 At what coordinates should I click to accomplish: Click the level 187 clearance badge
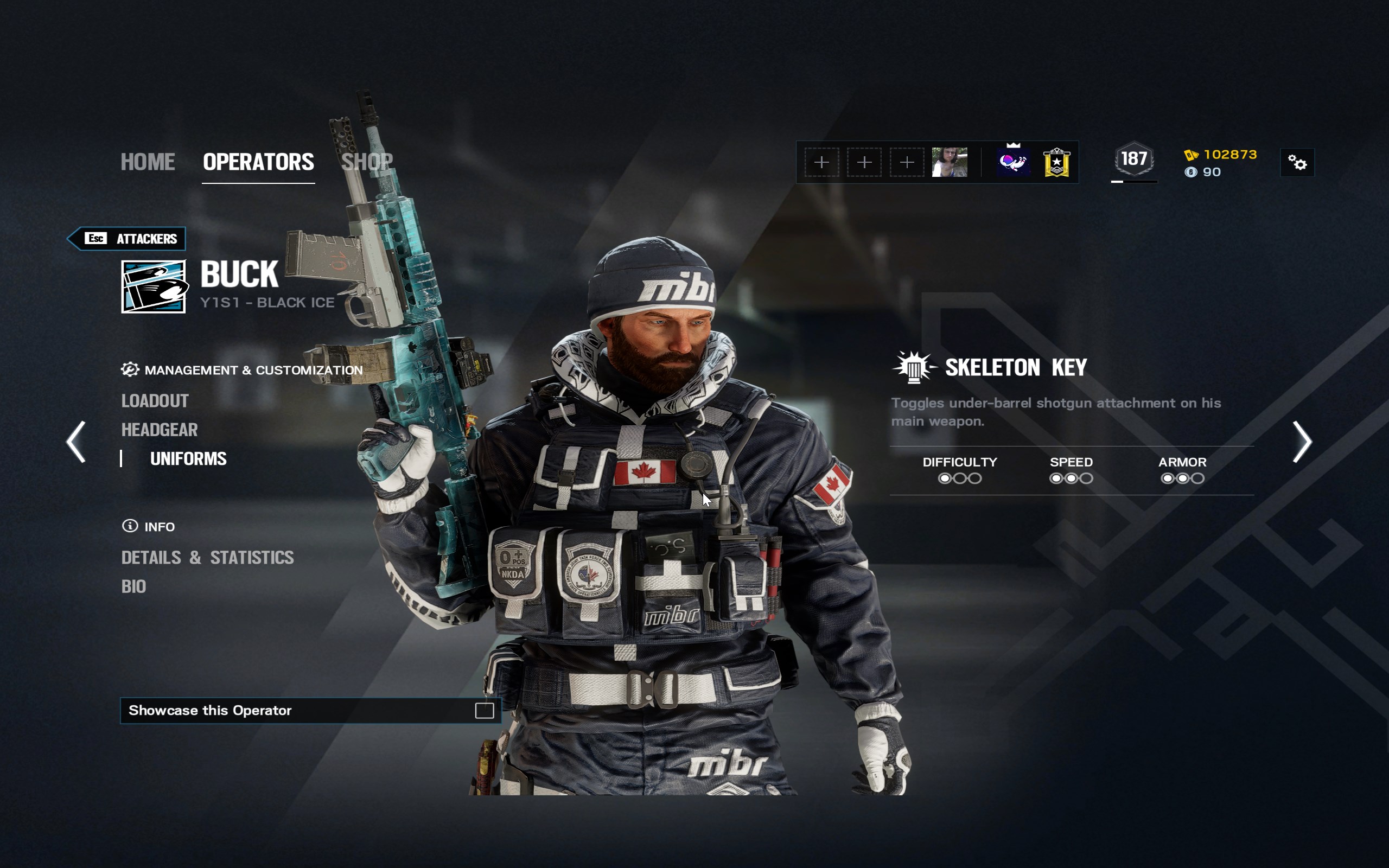coord(1133,159)
